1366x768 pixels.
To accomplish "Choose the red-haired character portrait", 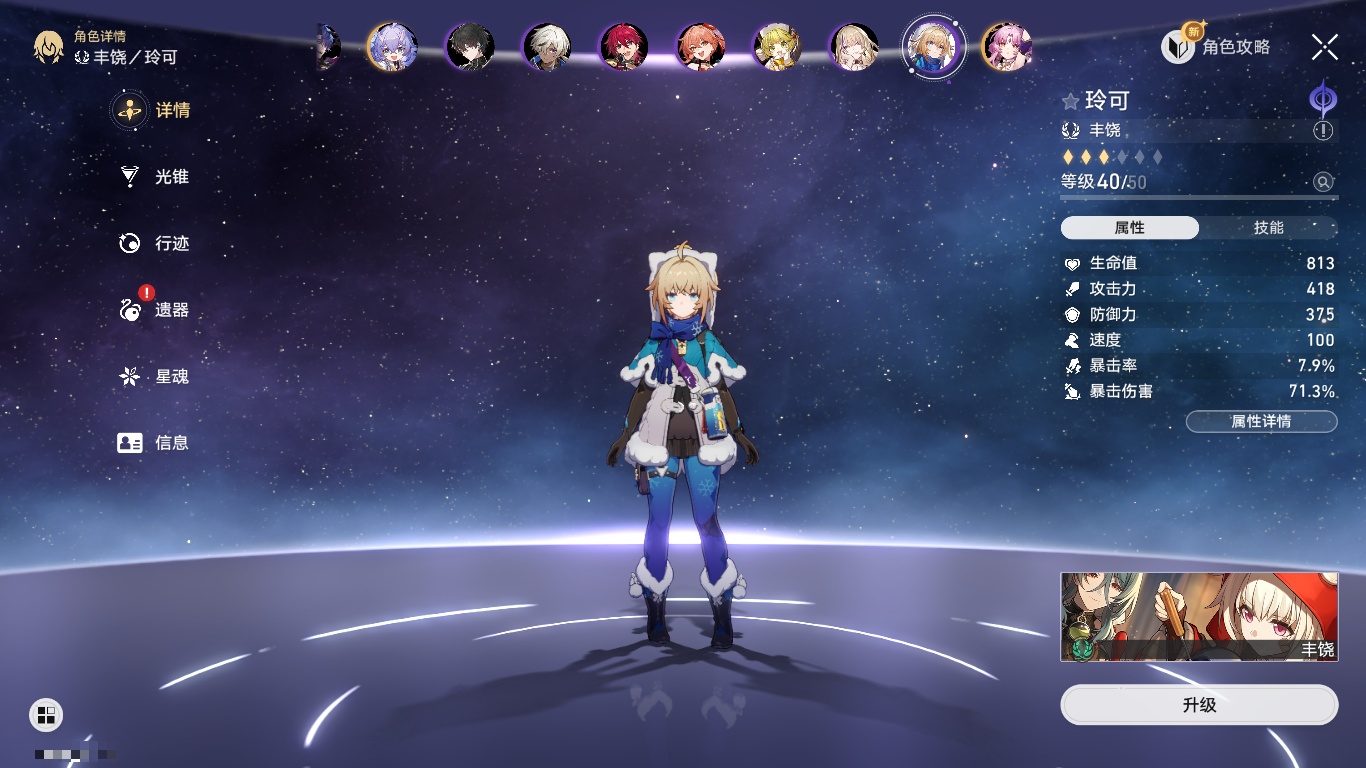I will tap(624, 47).
